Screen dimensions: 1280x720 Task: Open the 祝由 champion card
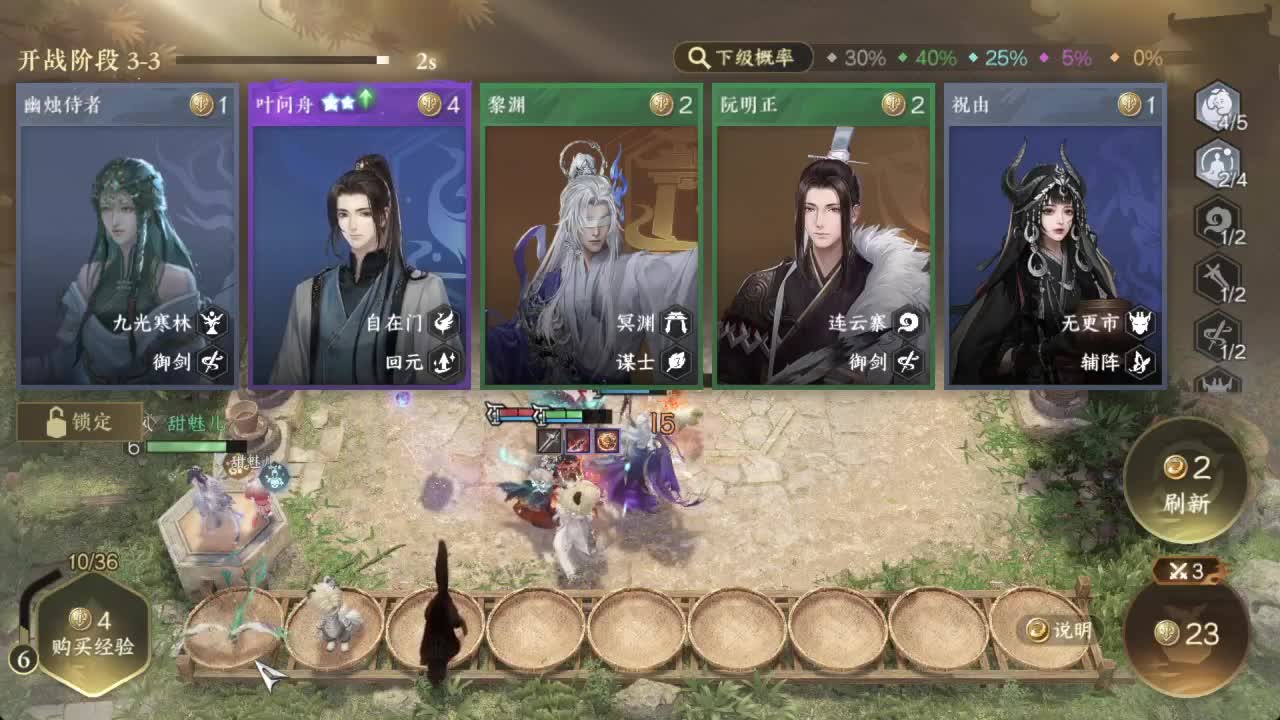point(1055,235)
